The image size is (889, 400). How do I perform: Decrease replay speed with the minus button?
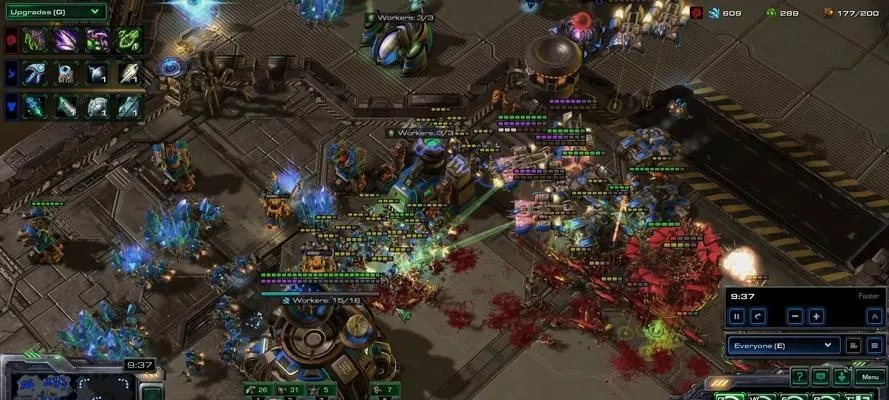pos(794,316)
